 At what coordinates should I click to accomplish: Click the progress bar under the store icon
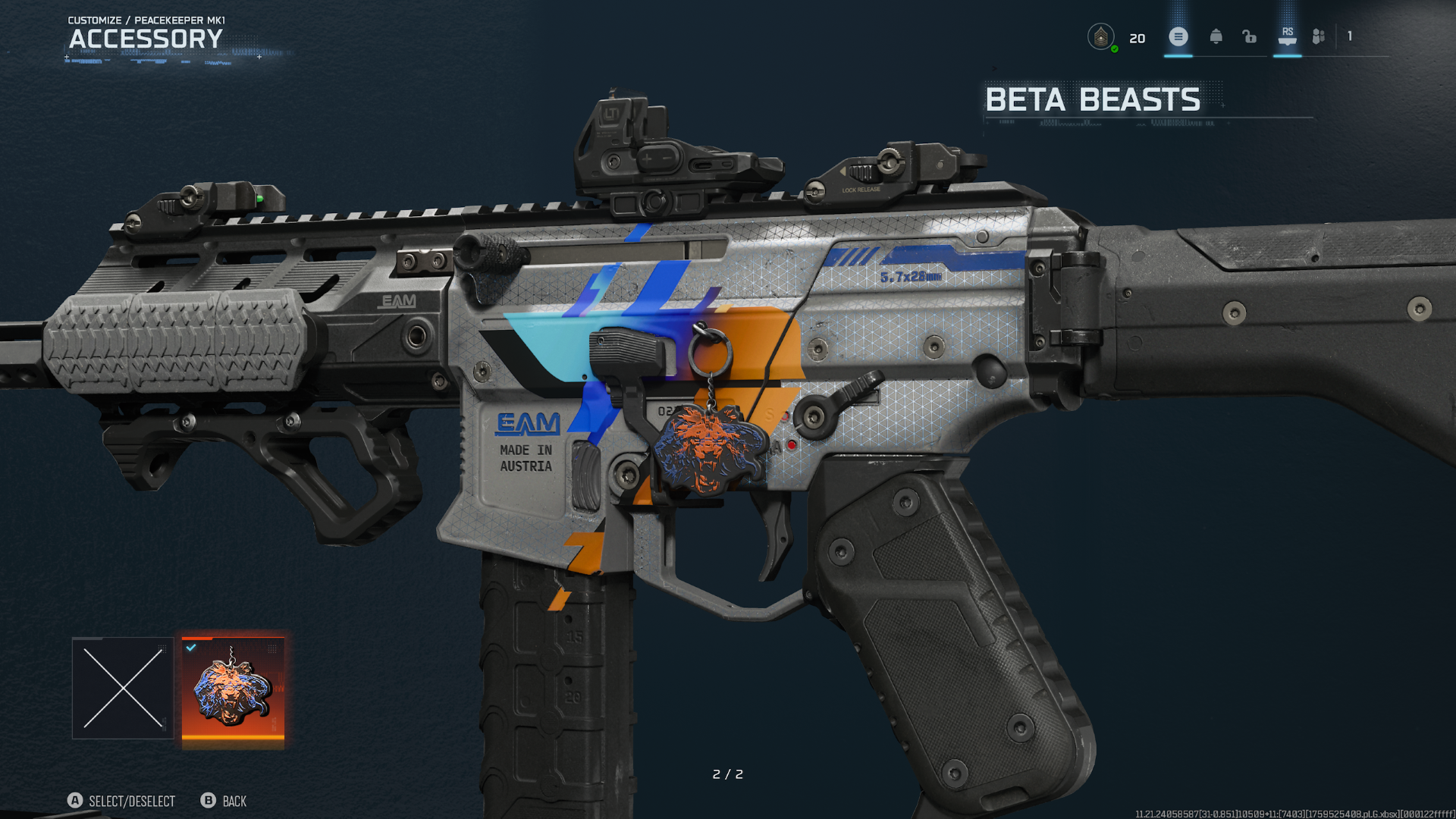(x=1287, y=58)
